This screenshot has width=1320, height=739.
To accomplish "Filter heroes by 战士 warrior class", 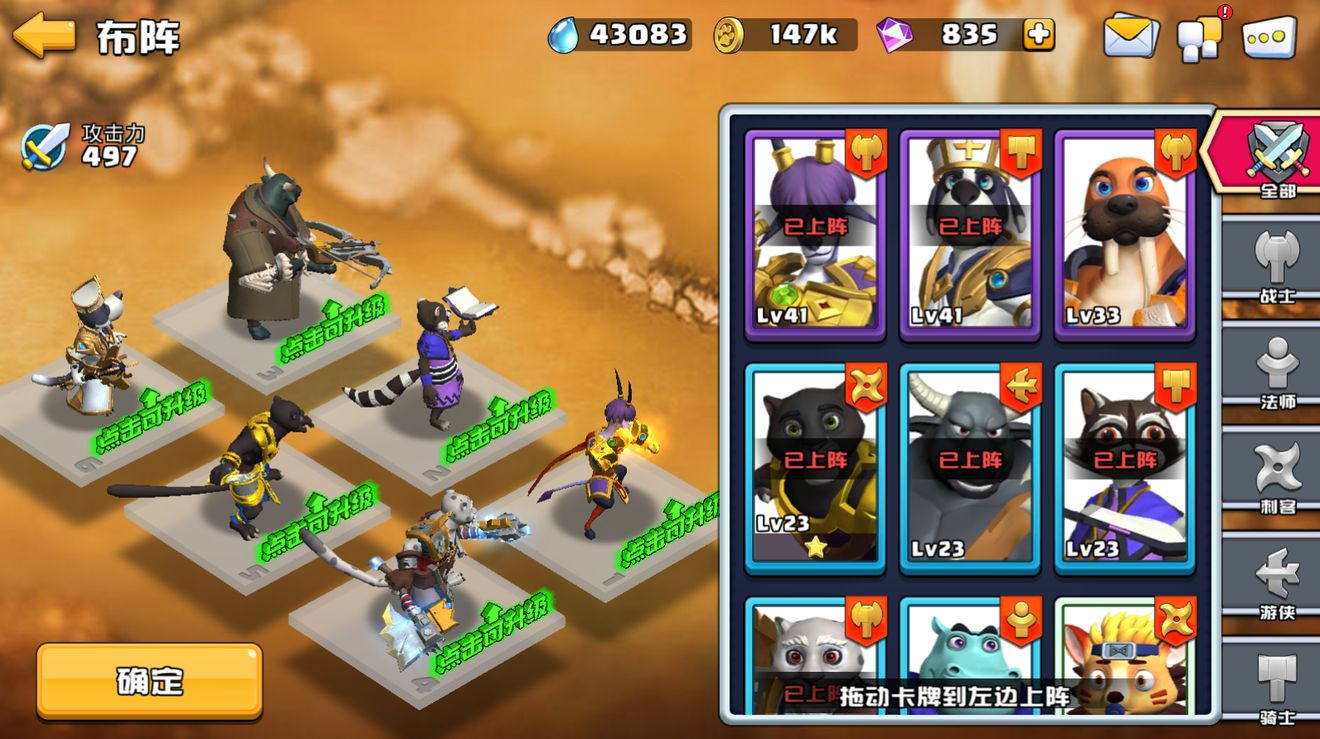I will (x=1277, y=265).
